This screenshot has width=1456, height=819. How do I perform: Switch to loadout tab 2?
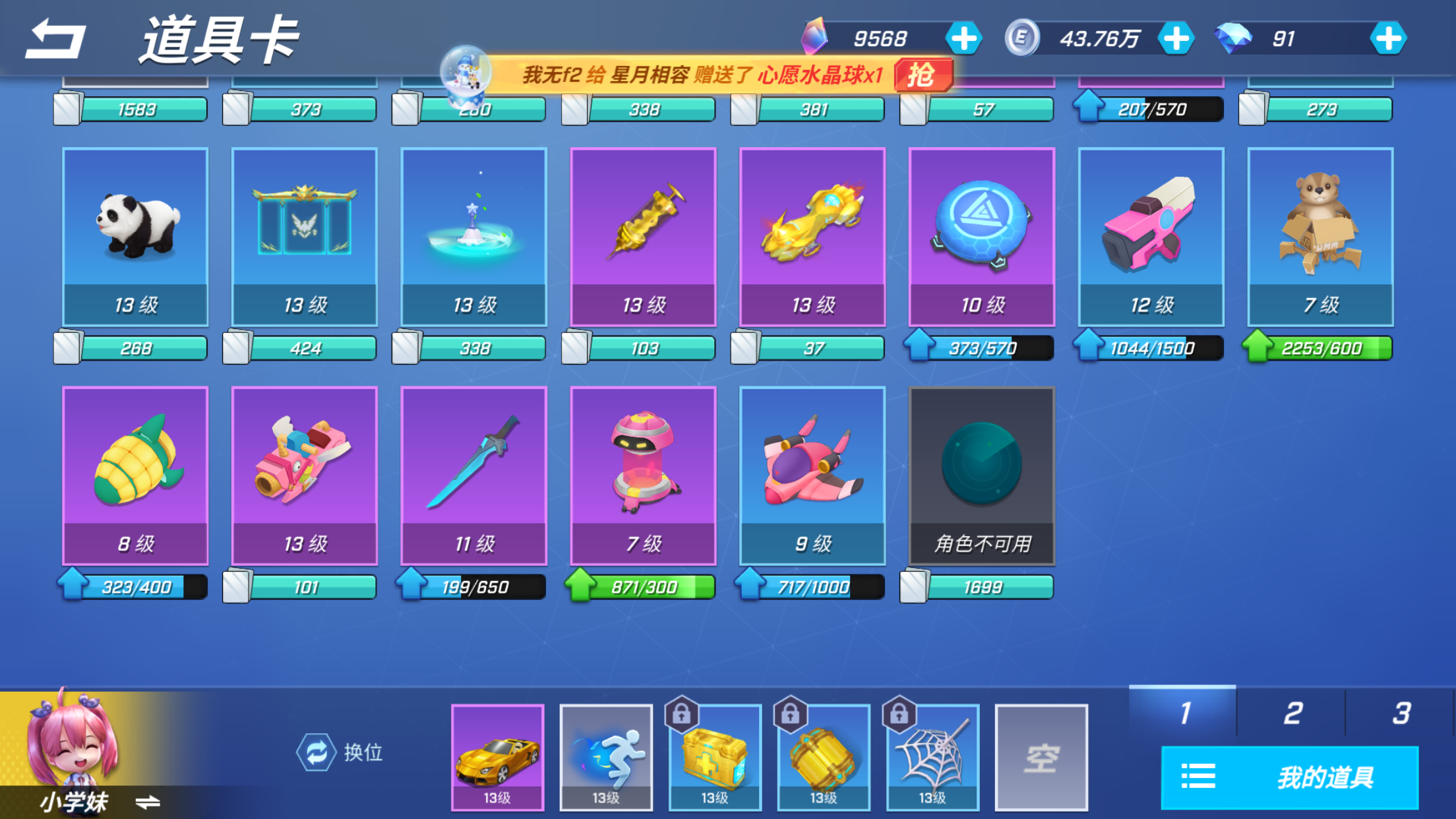click(1291, 712)
